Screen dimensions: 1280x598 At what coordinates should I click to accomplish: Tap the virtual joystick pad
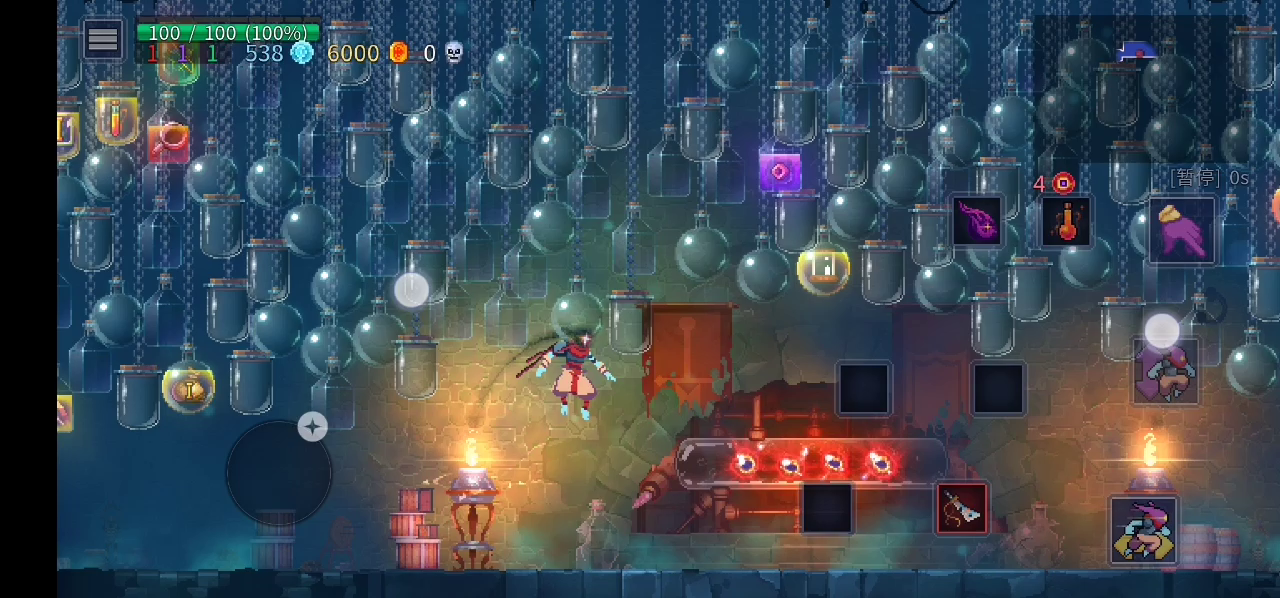(x=279, y=472)
